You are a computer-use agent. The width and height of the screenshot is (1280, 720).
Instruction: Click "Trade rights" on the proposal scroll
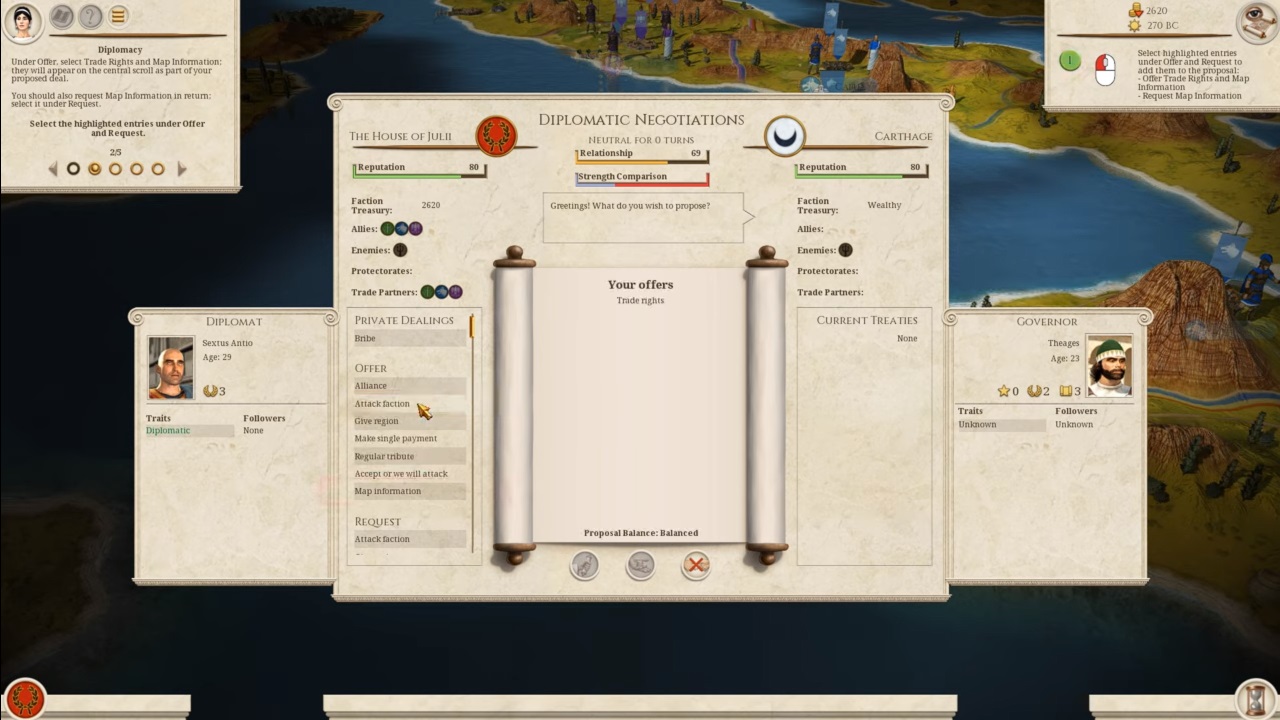[640, 300]
